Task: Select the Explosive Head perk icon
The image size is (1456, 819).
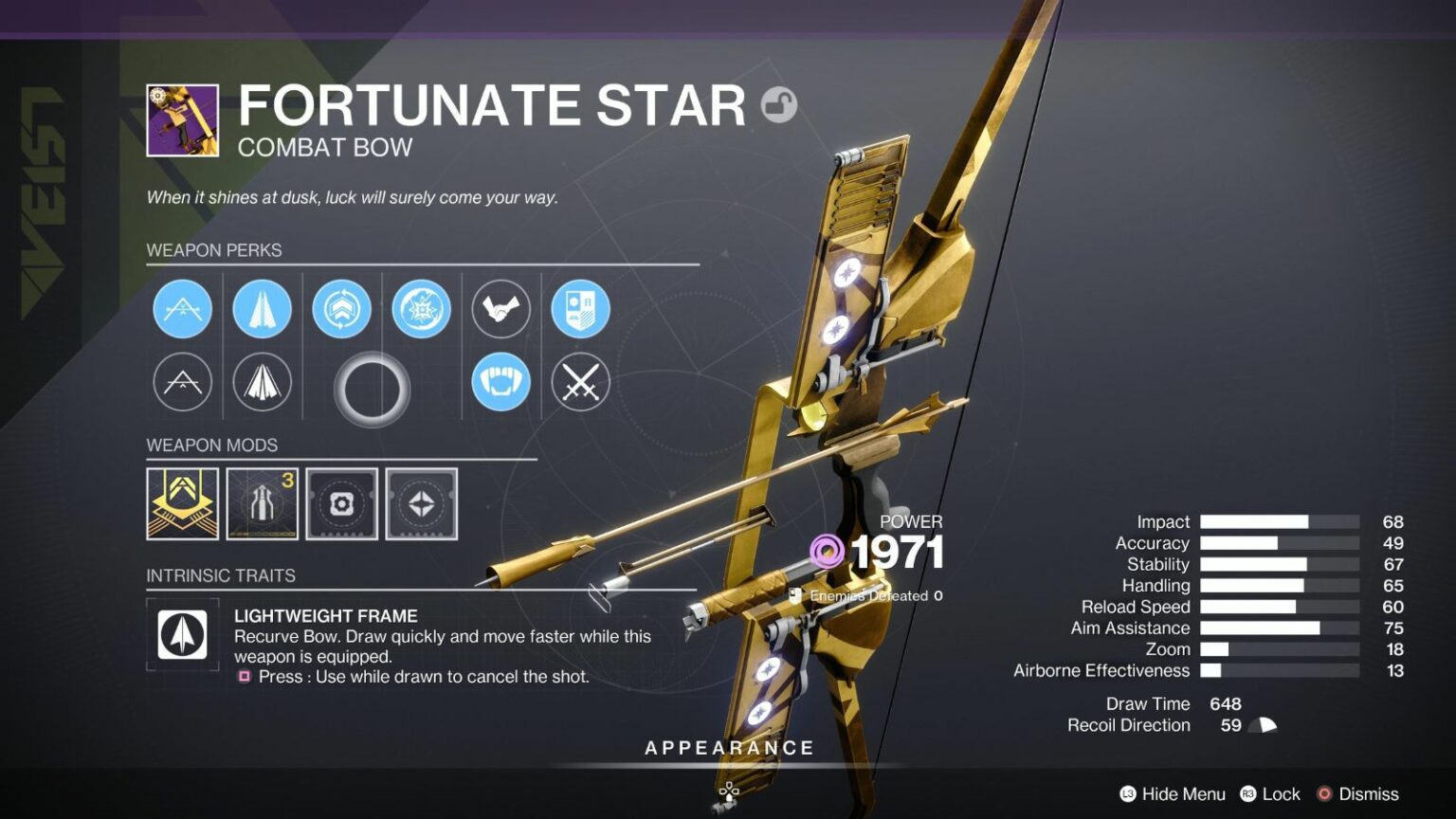Action: pyautogui.click(x=424, y=308)
